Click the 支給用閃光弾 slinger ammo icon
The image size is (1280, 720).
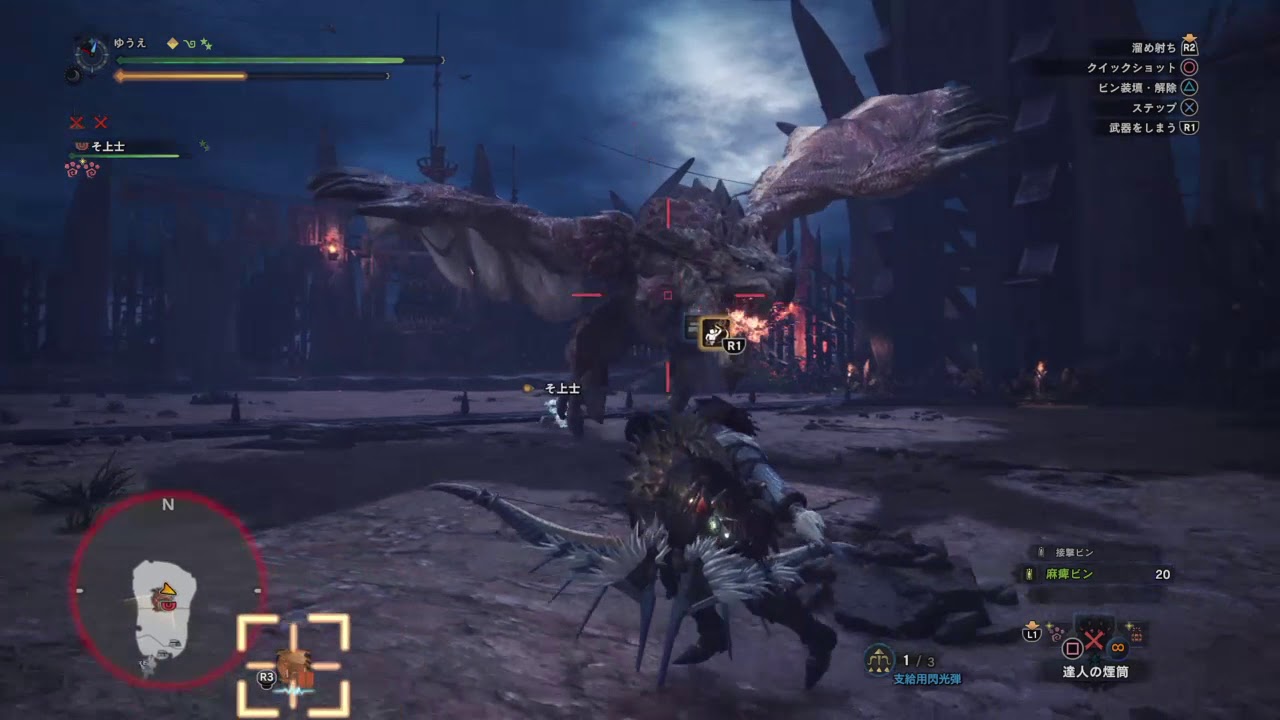point(879,659)
